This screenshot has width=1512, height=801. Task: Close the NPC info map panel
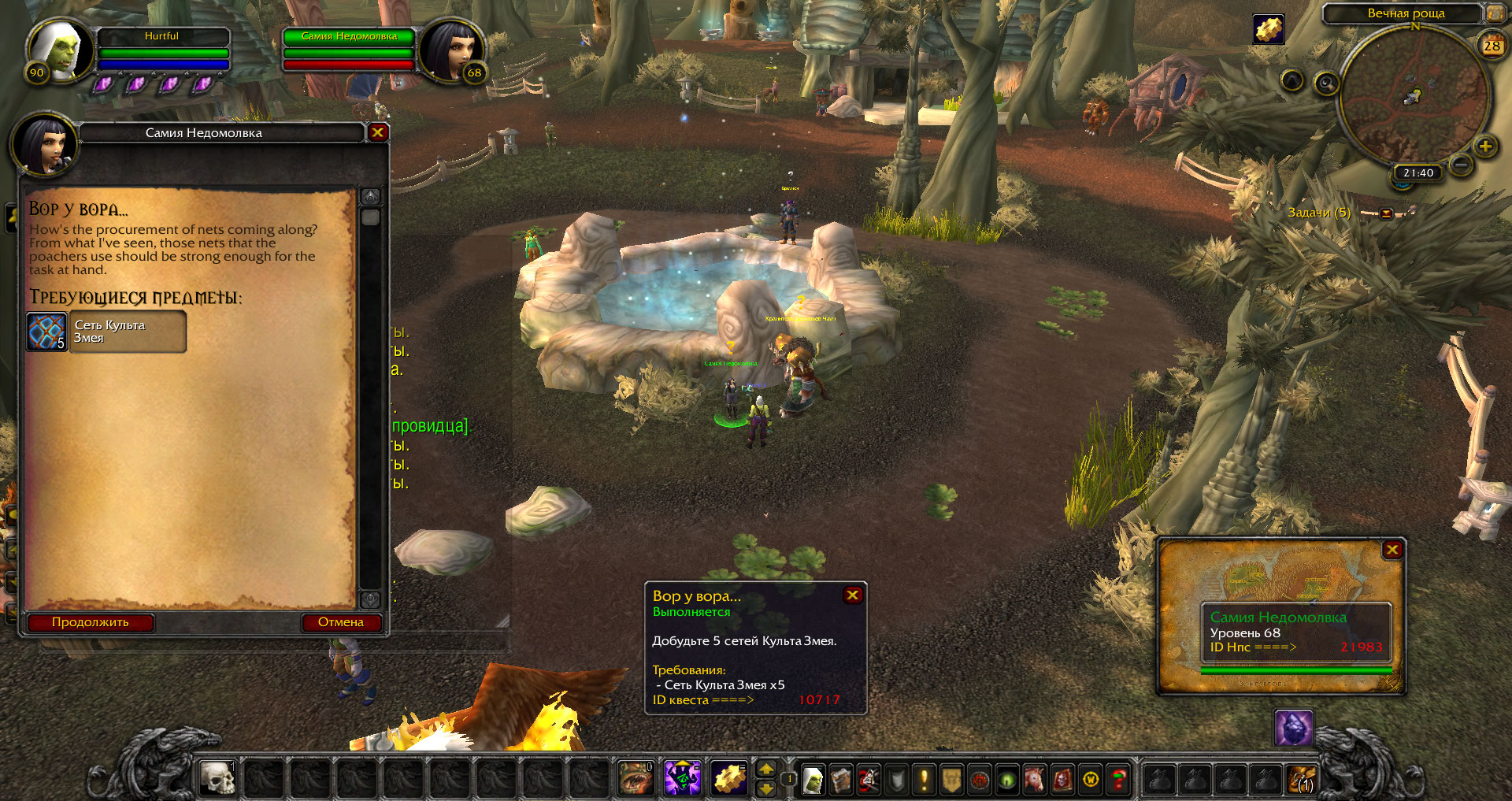point(1392,550)
